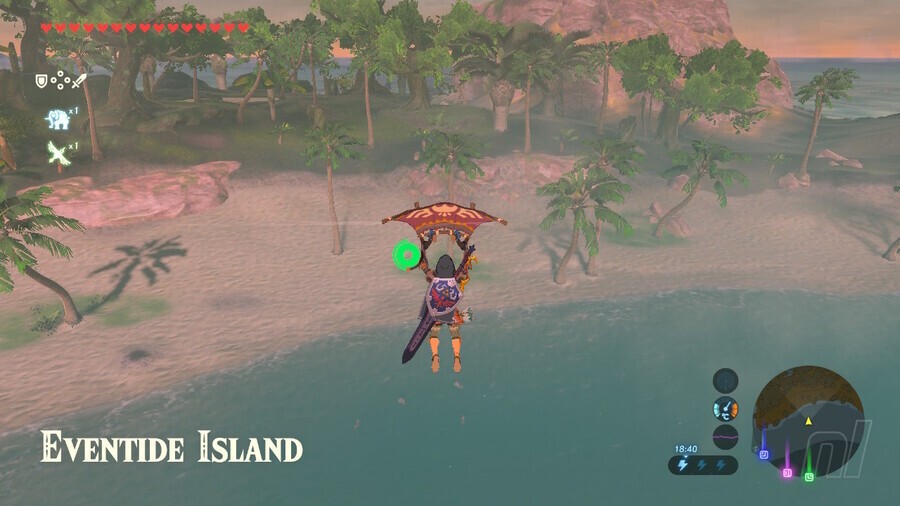Select the shield icon in the equipment HUD

[41, 81]
